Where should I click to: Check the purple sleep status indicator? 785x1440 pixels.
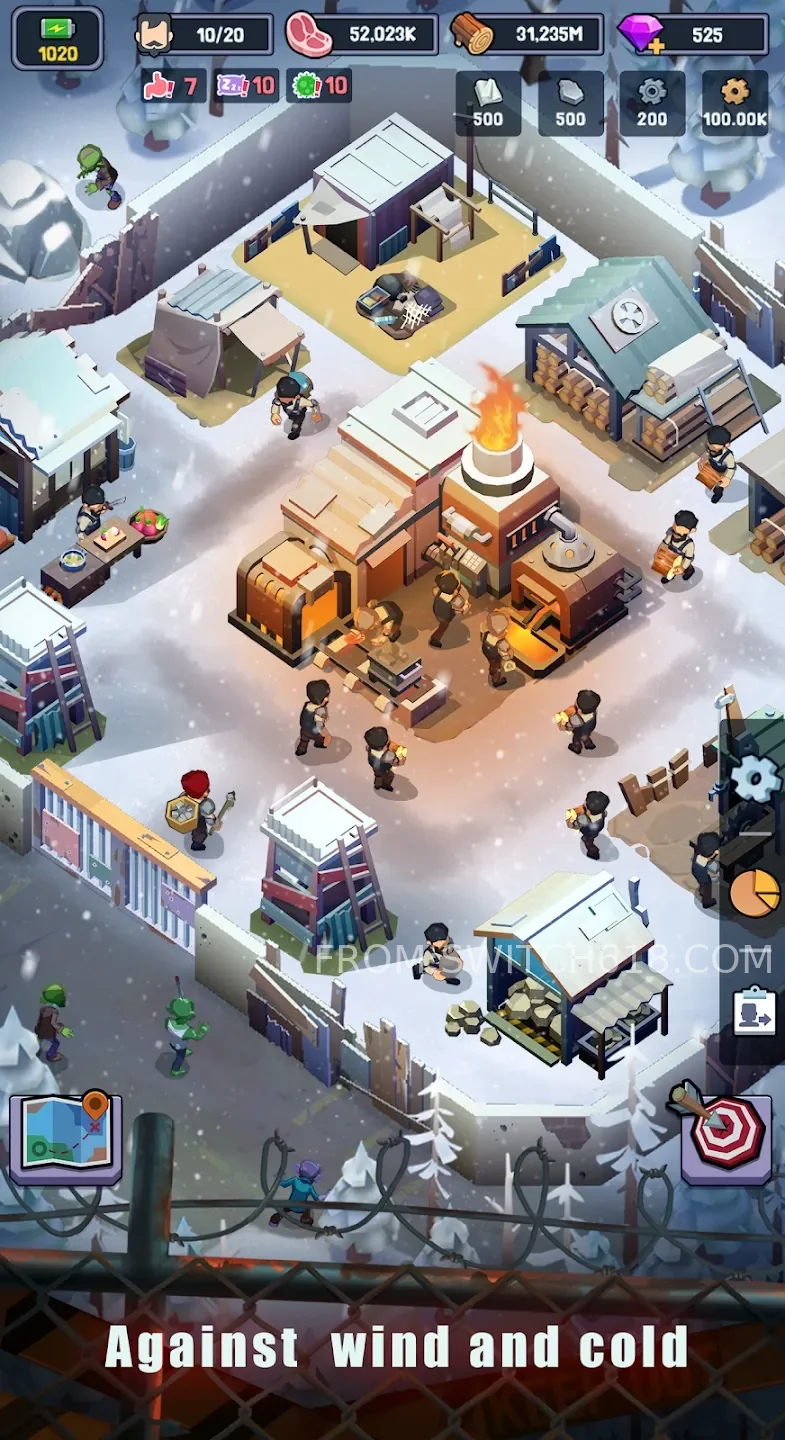pyautogui.click(x=248, y=86)
